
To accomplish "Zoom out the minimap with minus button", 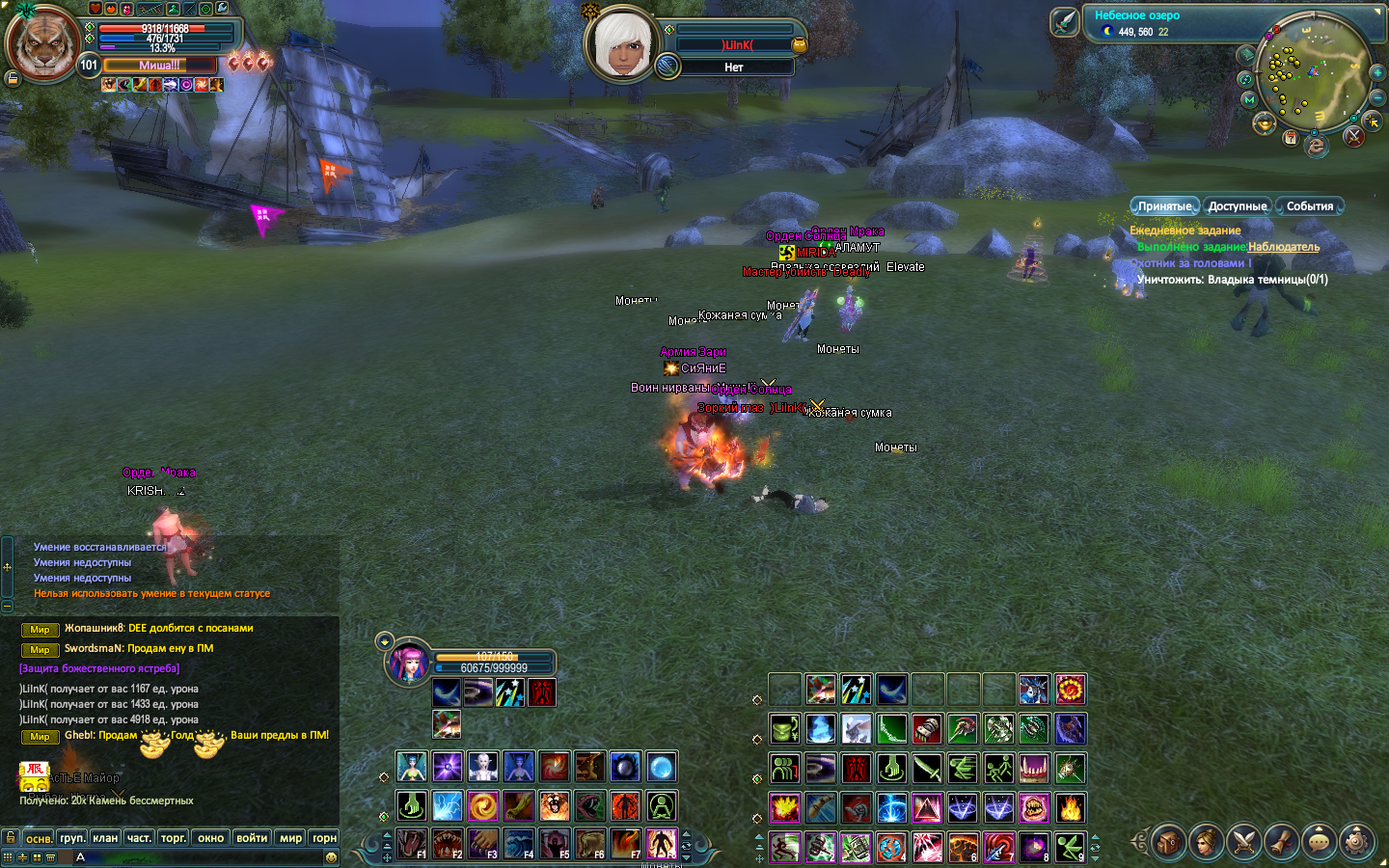I will coord(1377,98).
